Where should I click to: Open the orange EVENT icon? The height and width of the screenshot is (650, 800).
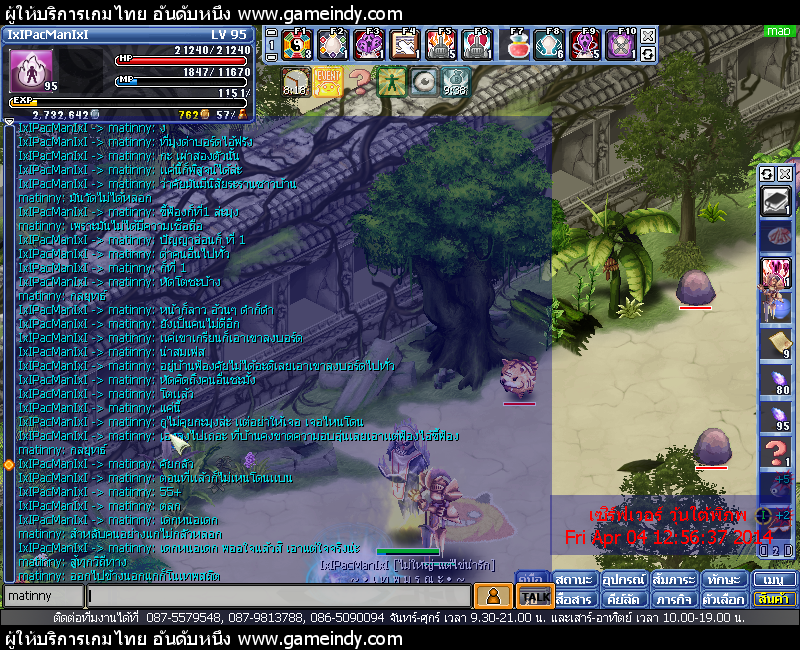pyautogui.click(x=327, y=81)
